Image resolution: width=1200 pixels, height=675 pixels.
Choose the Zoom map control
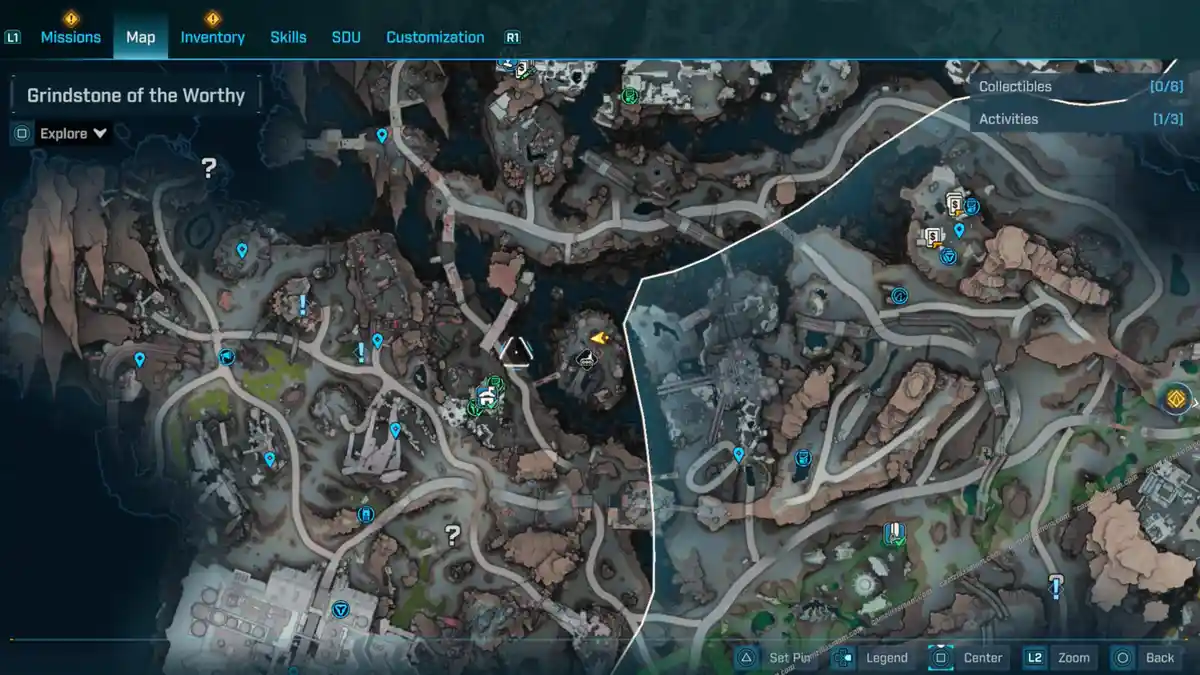pos(1058,658)
